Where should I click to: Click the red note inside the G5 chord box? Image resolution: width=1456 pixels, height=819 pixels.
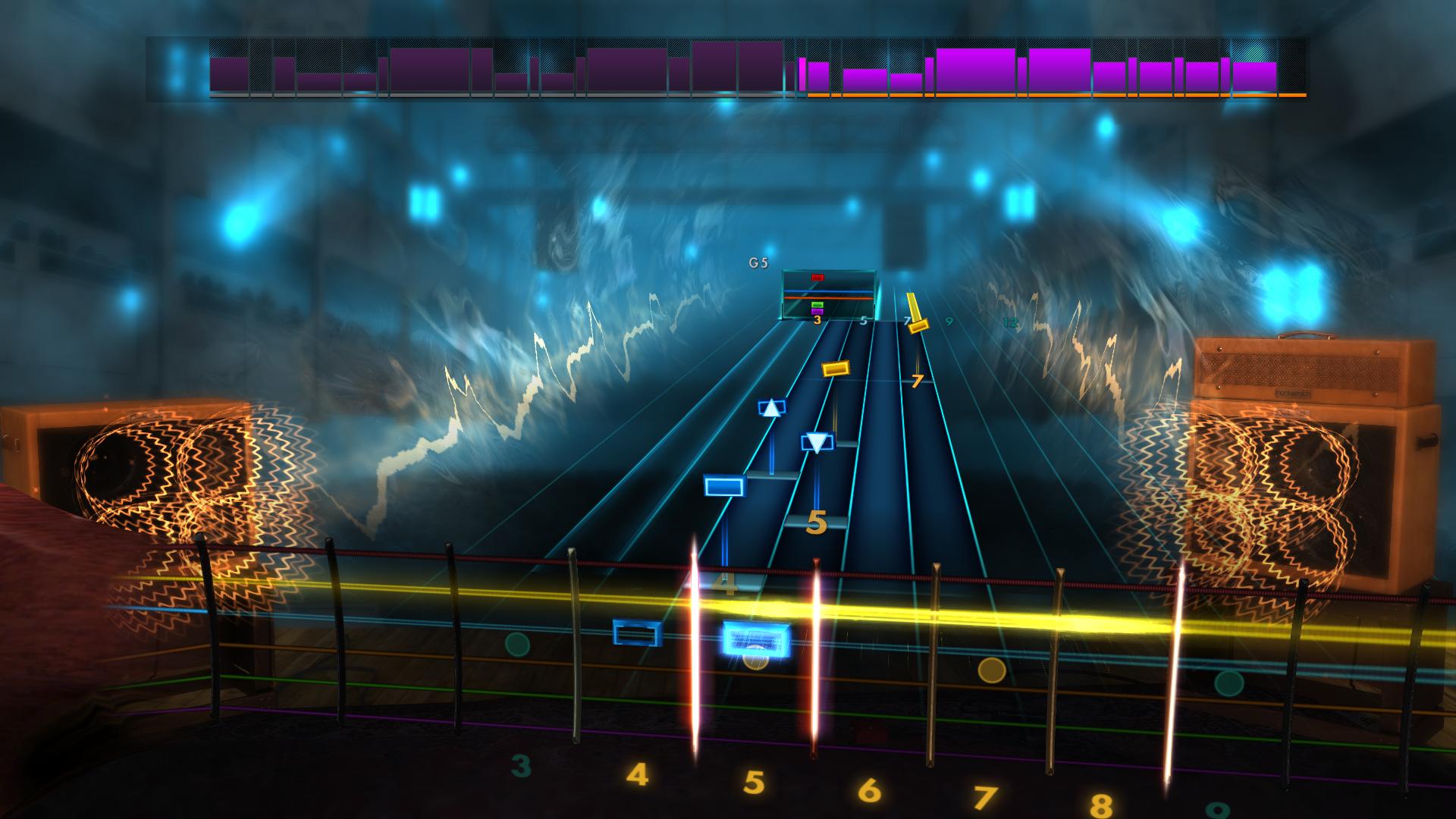[817, 278]
